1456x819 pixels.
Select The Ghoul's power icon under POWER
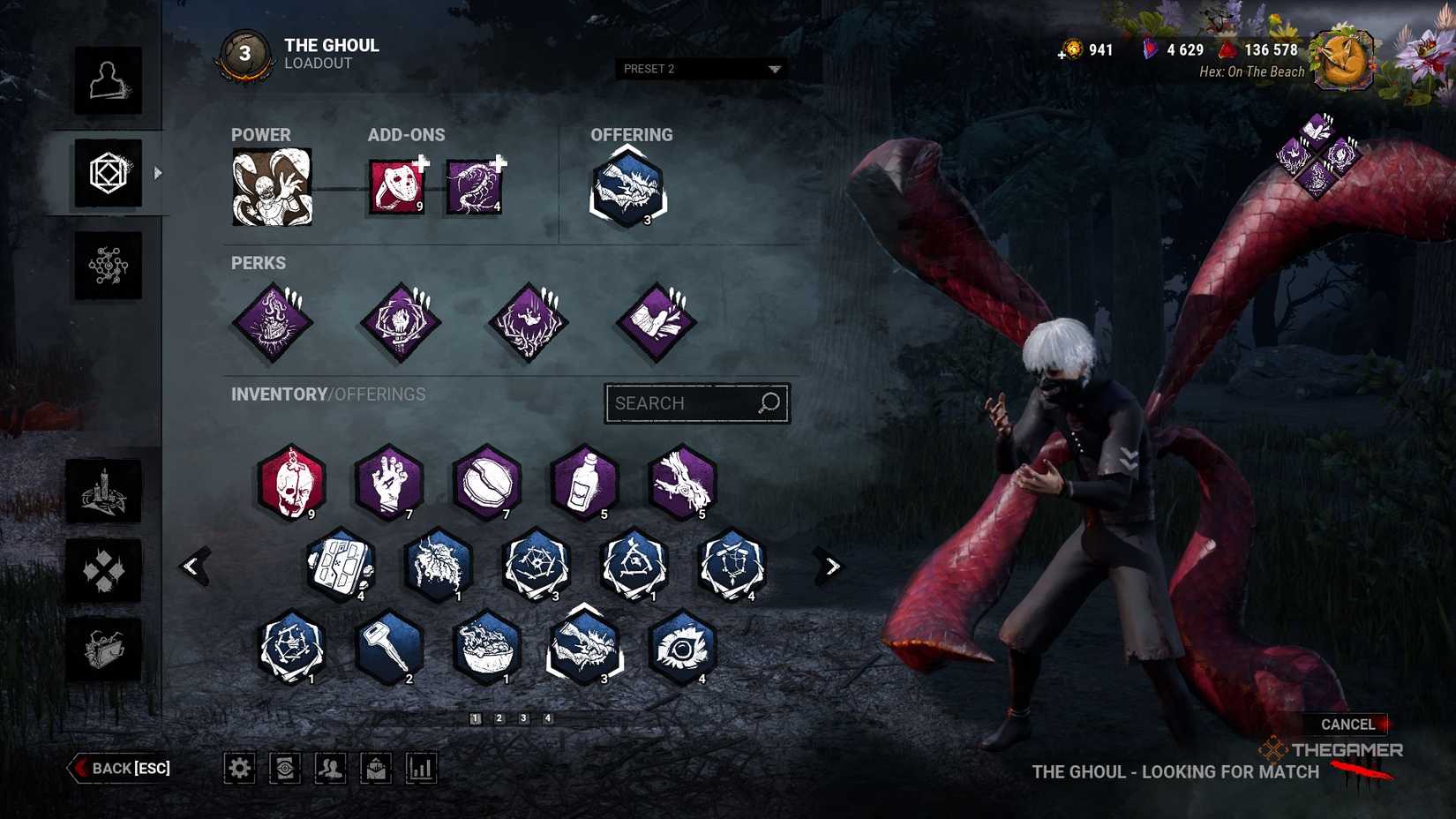click(271, 186)
